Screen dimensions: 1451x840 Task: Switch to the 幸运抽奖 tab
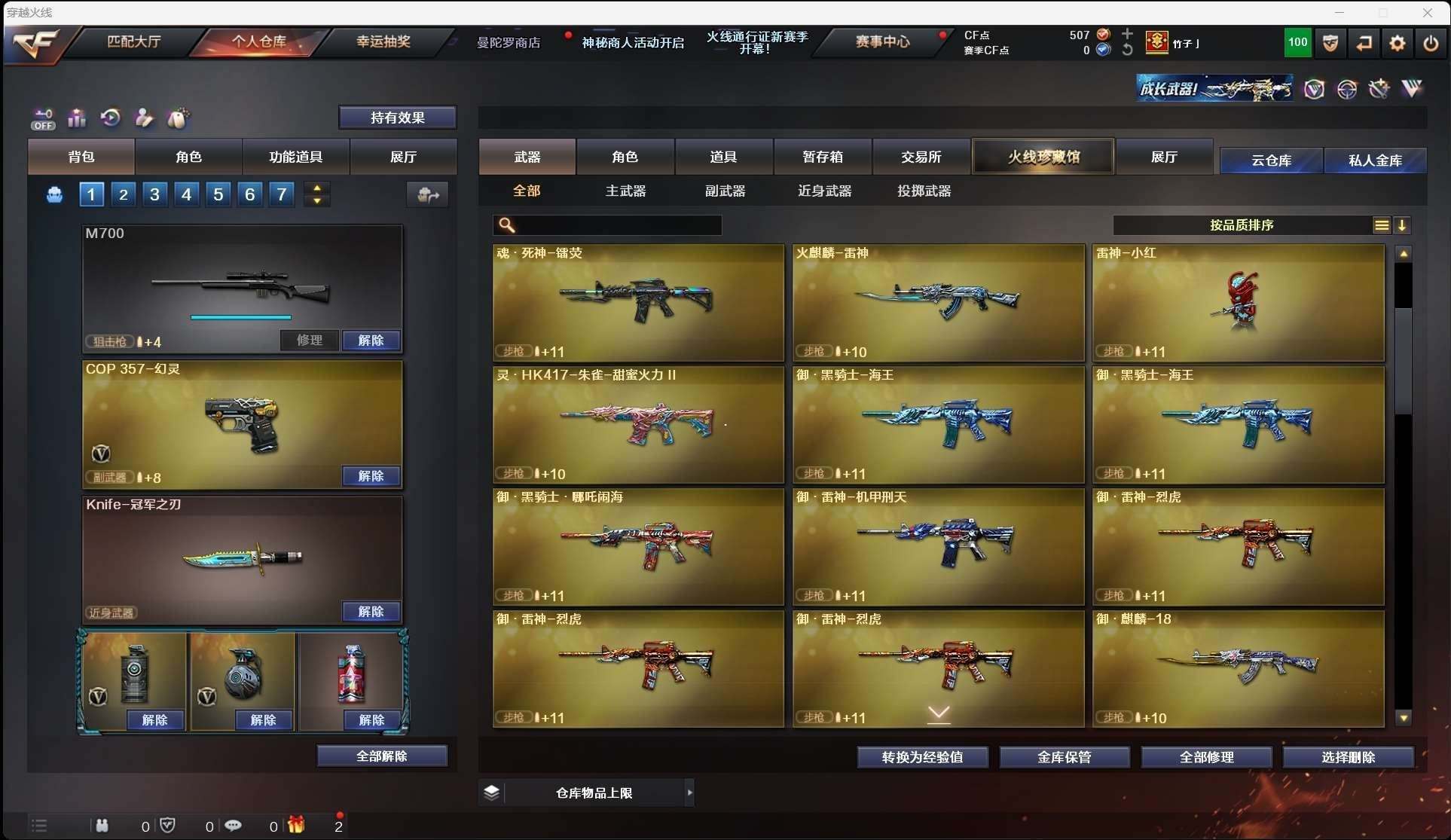tap(383, 41)
